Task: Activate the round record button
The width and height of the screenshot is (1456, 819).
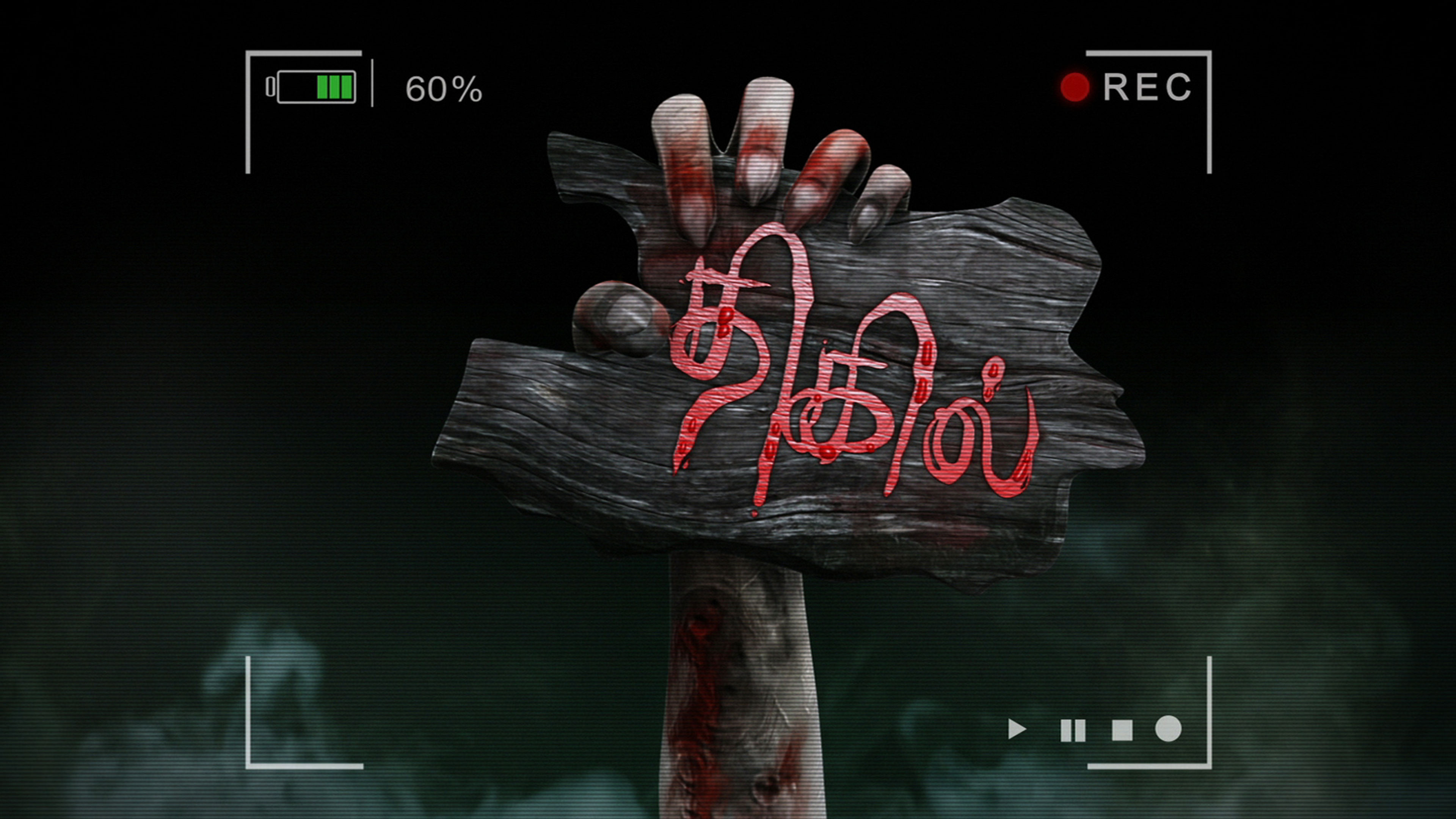Action: (x=1168, y=728)
